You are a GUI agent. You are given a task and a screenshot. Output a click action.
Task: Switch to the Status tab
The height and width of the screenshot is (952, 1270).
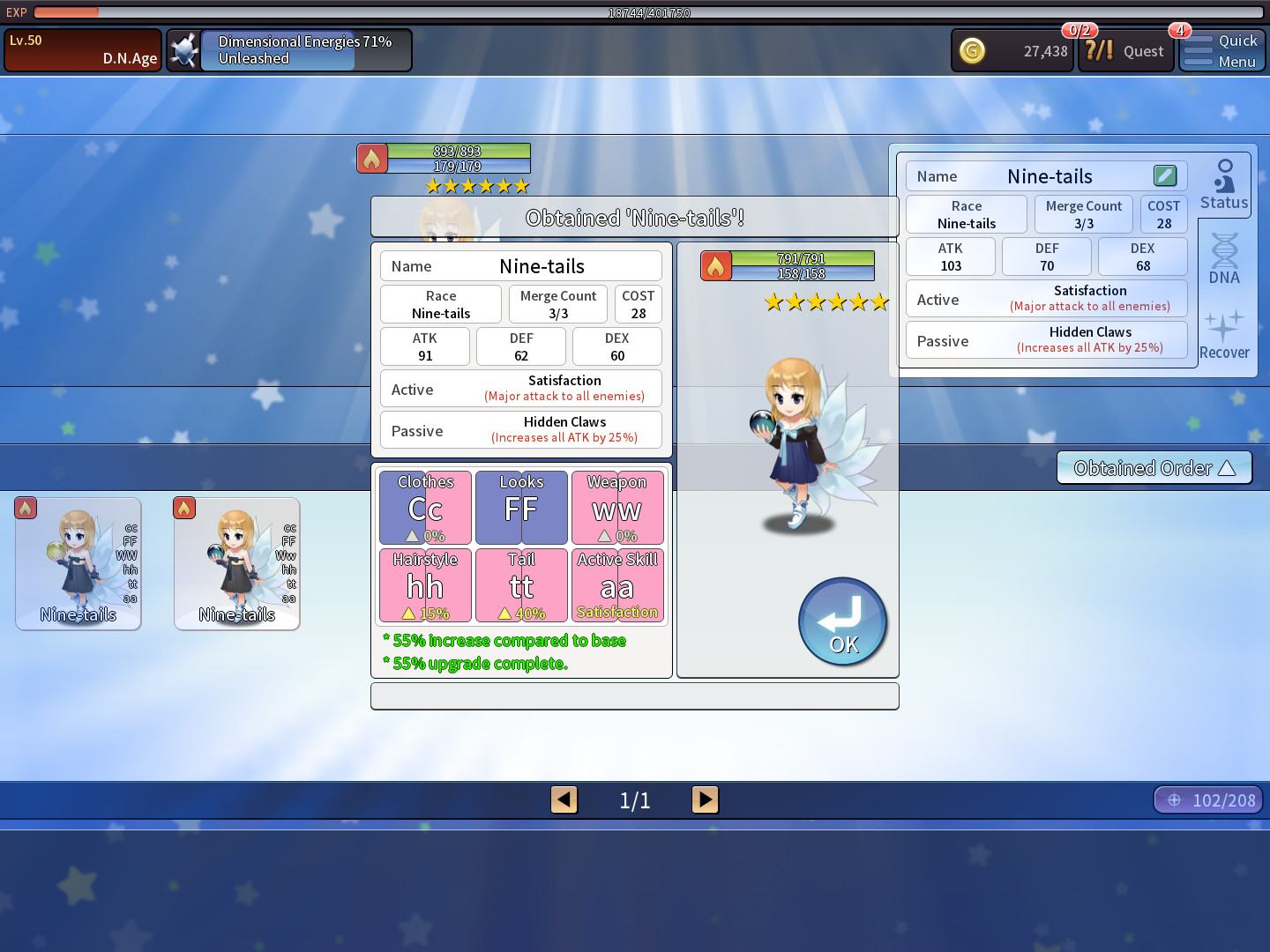1224,184
